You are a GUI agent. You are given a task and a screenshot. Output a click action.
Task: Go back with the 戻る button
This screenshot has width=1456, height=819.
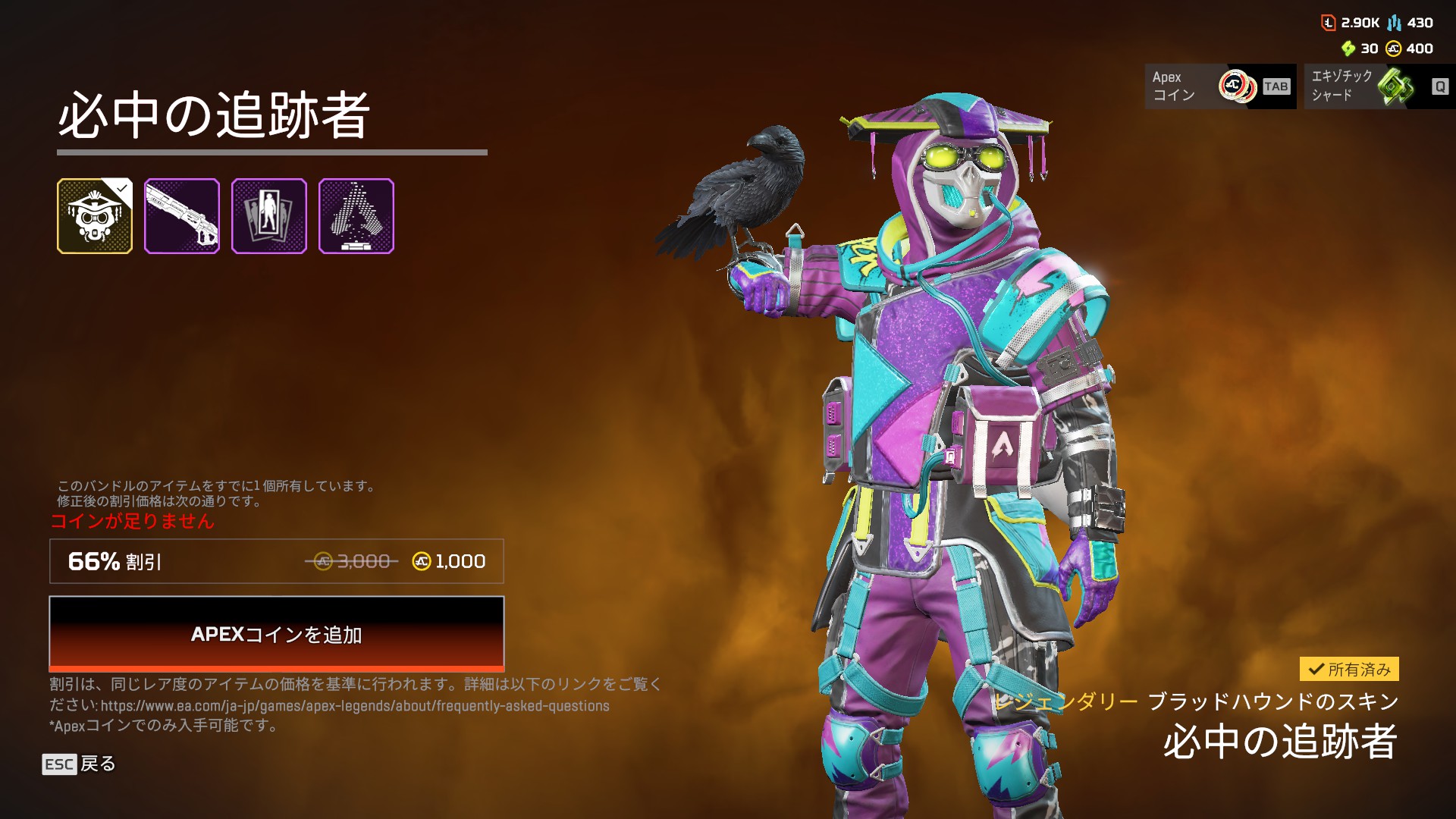click(79, 764)
